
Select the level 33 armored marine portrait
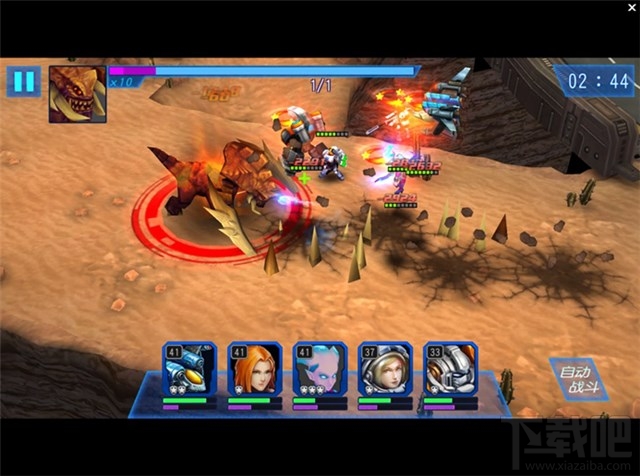(450, 370)
